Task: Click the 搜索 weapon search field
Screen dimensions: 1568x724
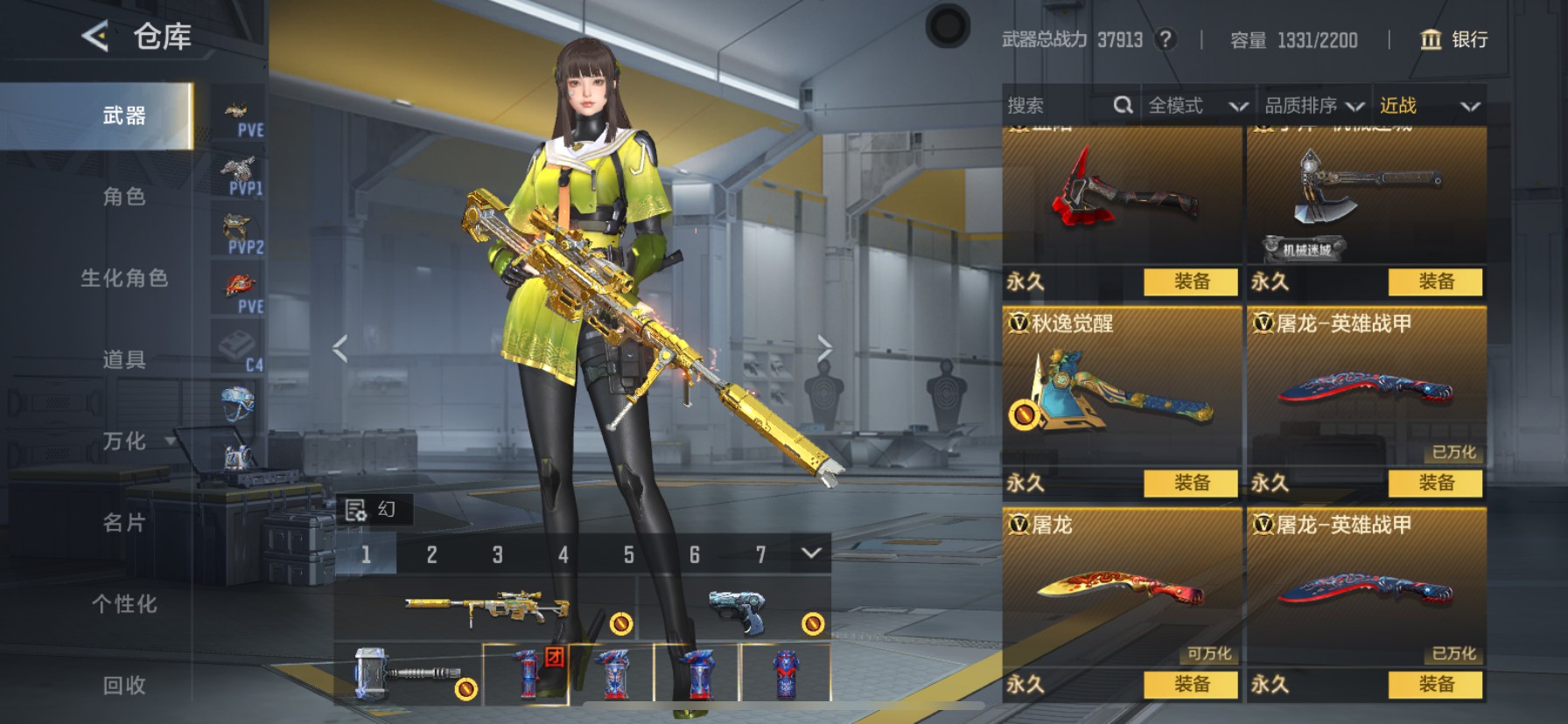Action: point(1059,106)
